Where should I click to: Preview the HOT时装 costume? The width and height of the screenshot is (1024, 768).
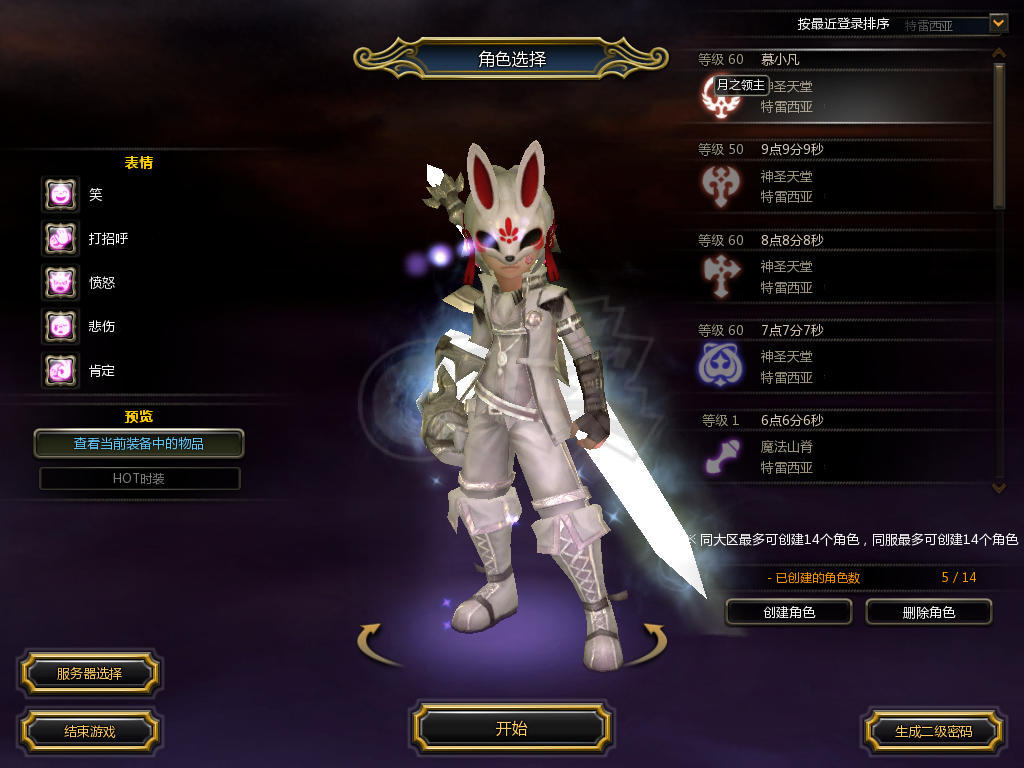click(139, 478)
